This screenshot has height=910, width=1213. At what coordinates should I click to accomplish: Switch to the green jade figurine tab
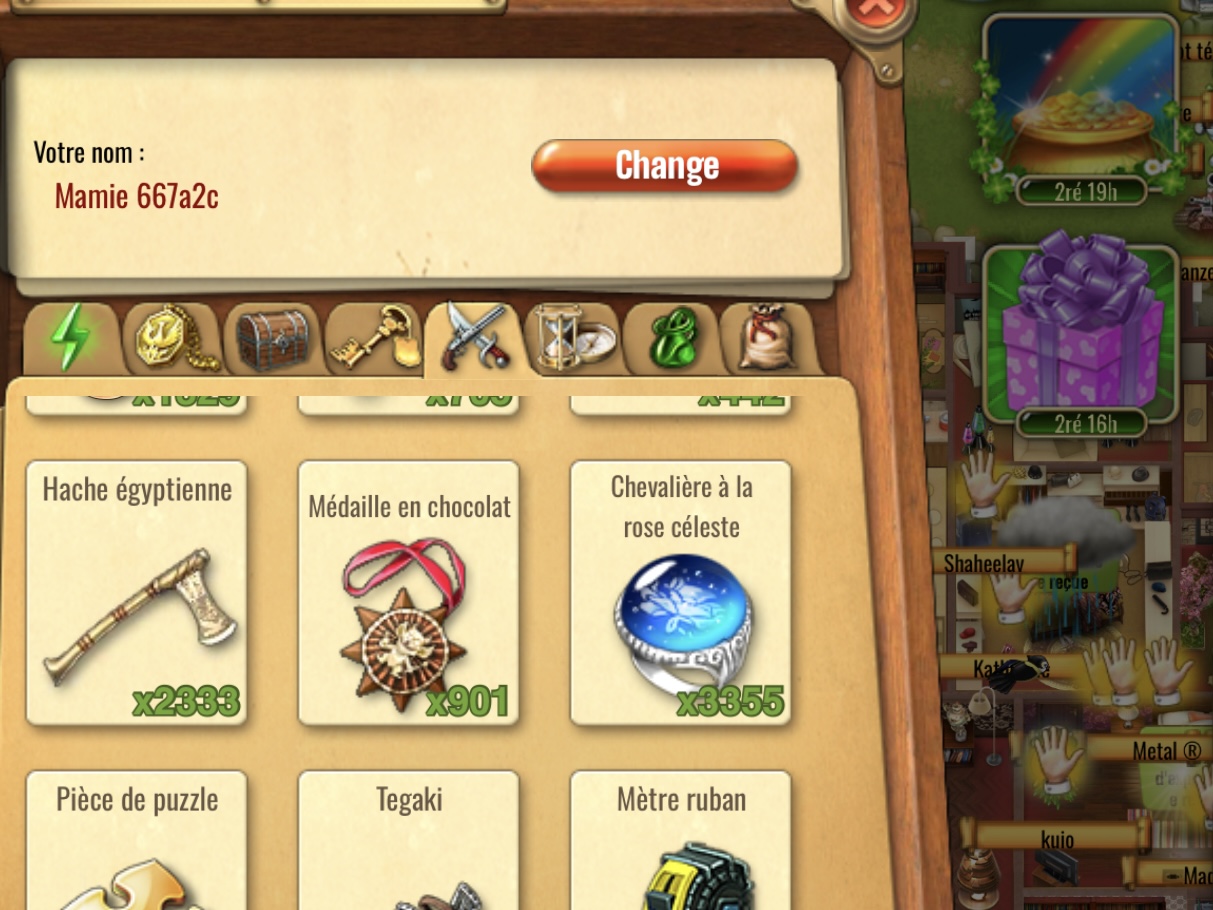coord(671,339)
